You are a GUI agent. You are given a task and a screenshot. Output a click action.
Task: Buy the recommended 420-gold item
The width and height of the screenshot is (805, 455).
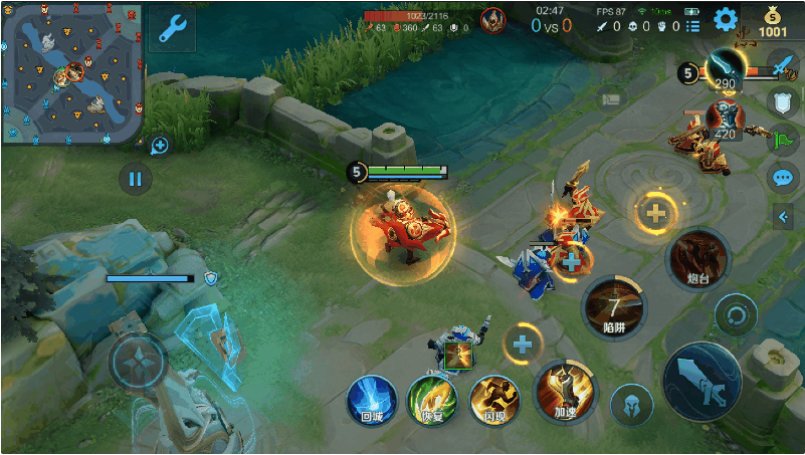click(x=724, y=119)
